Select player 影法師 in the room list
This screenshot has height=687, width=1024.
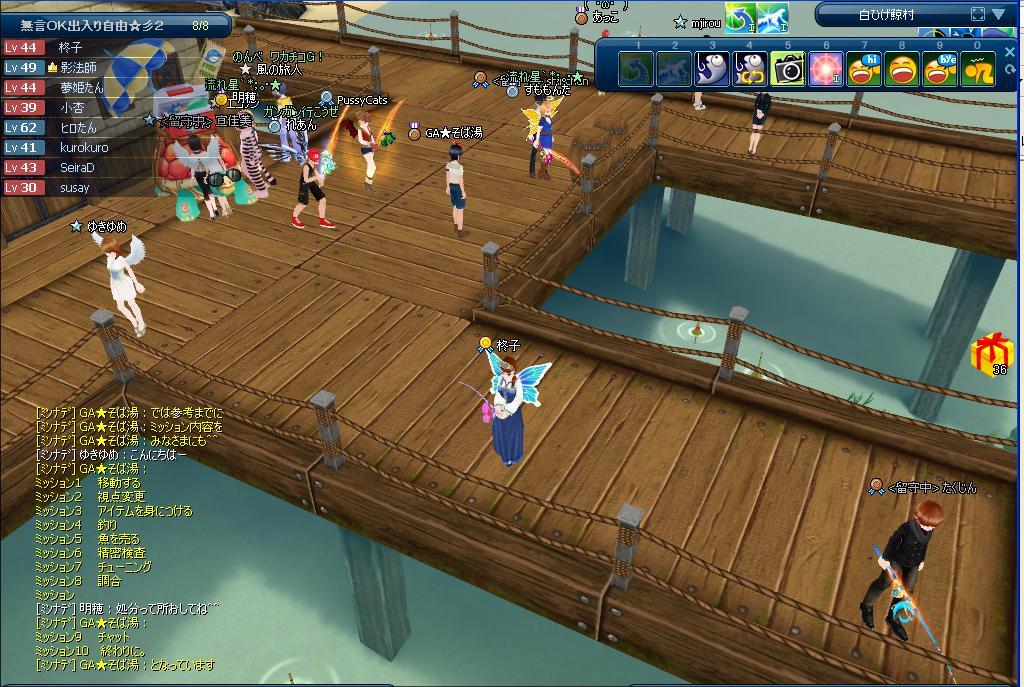click(x=78, y=67)
